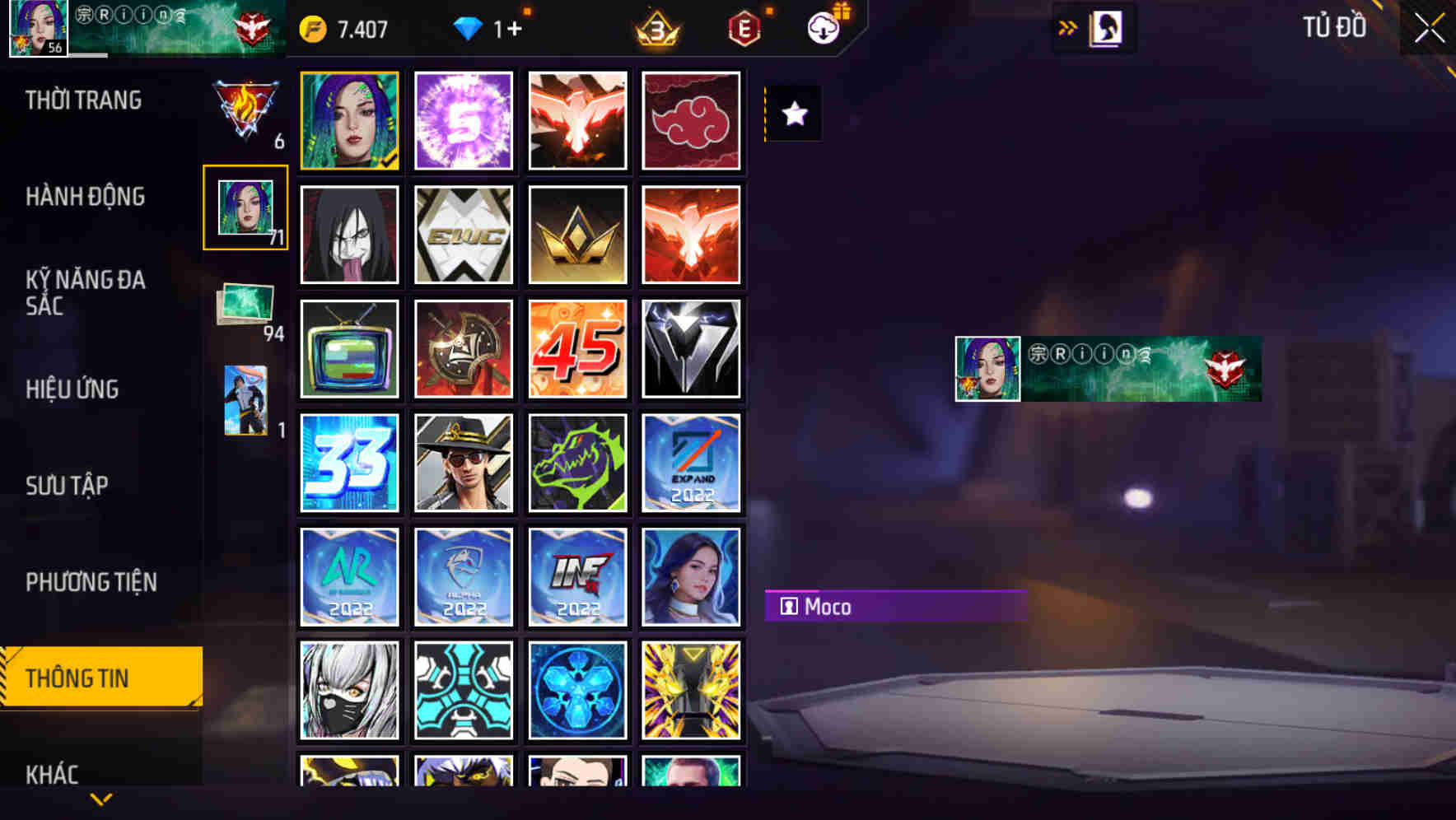Open the cloud gift download icon
Viewport: 1456px width, 820px height.
point(823,29)
